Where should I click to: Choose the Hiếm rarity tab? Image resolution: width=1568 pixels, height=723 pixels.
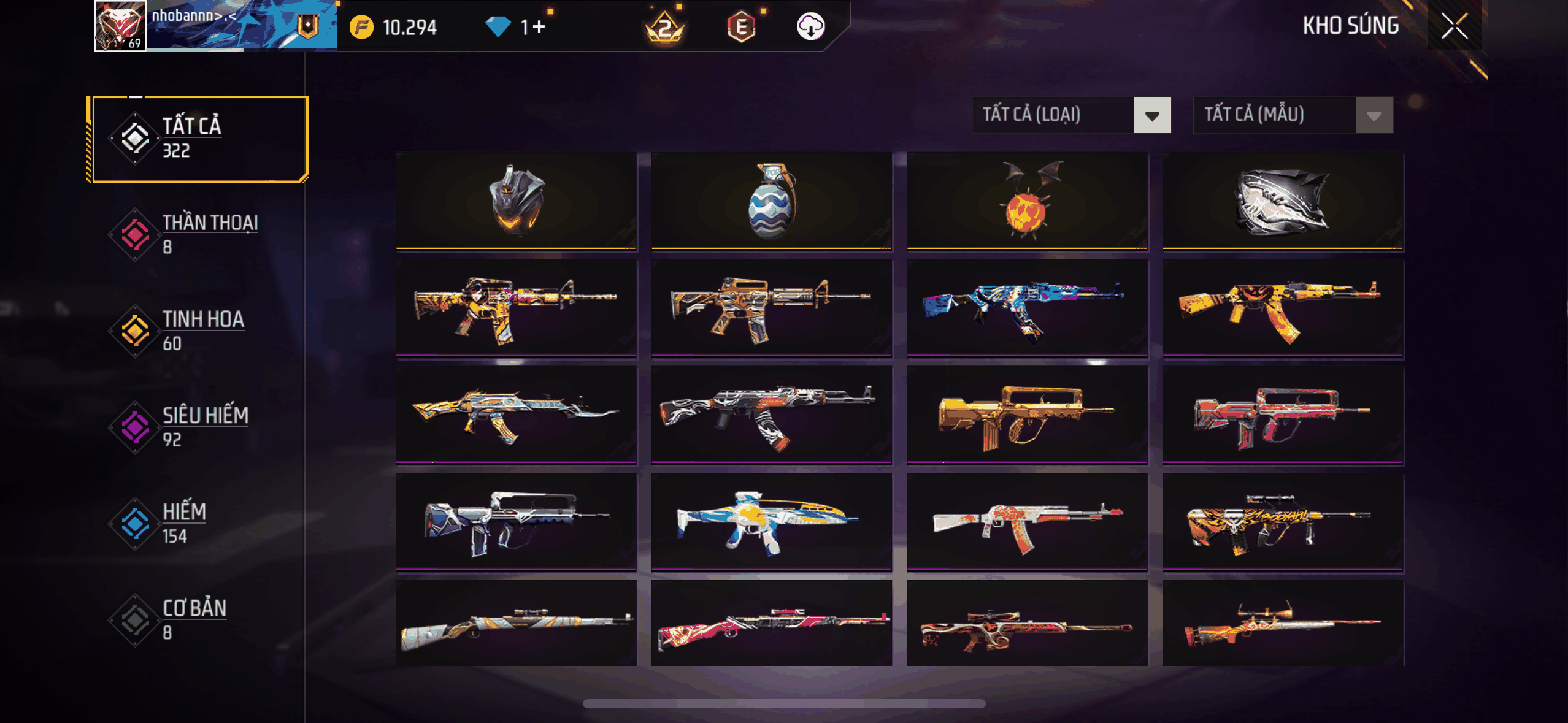[x=198, y=523]
